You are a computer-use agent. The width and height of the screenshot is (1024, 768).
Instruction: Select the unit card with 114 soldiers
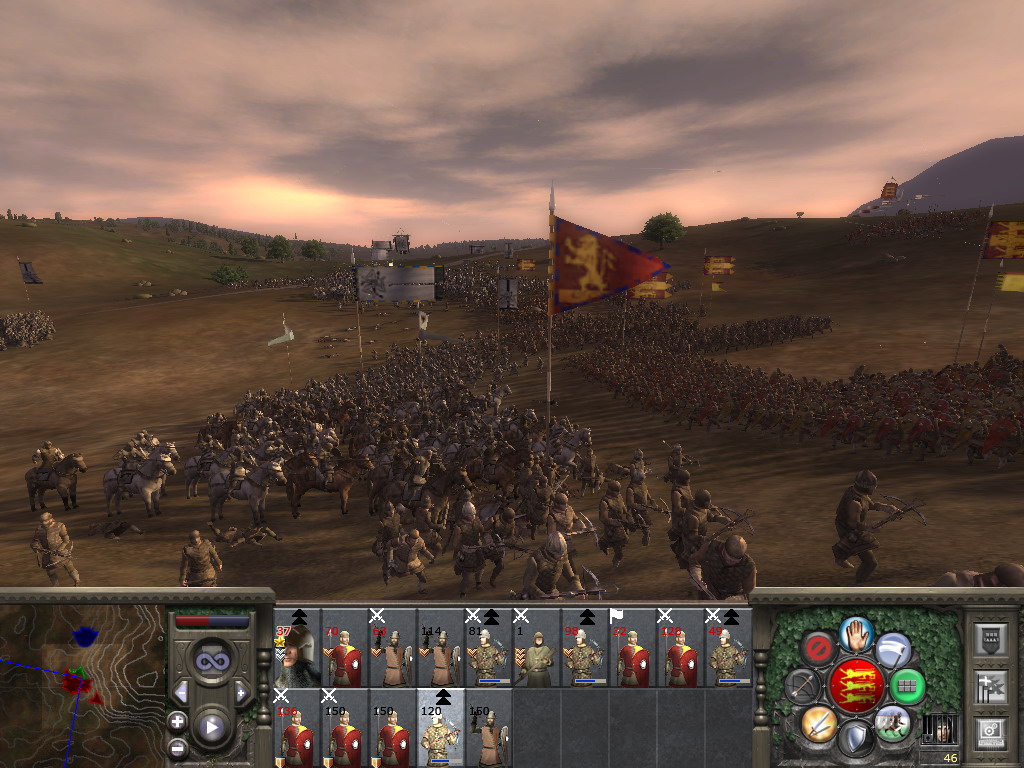[440, 648]
